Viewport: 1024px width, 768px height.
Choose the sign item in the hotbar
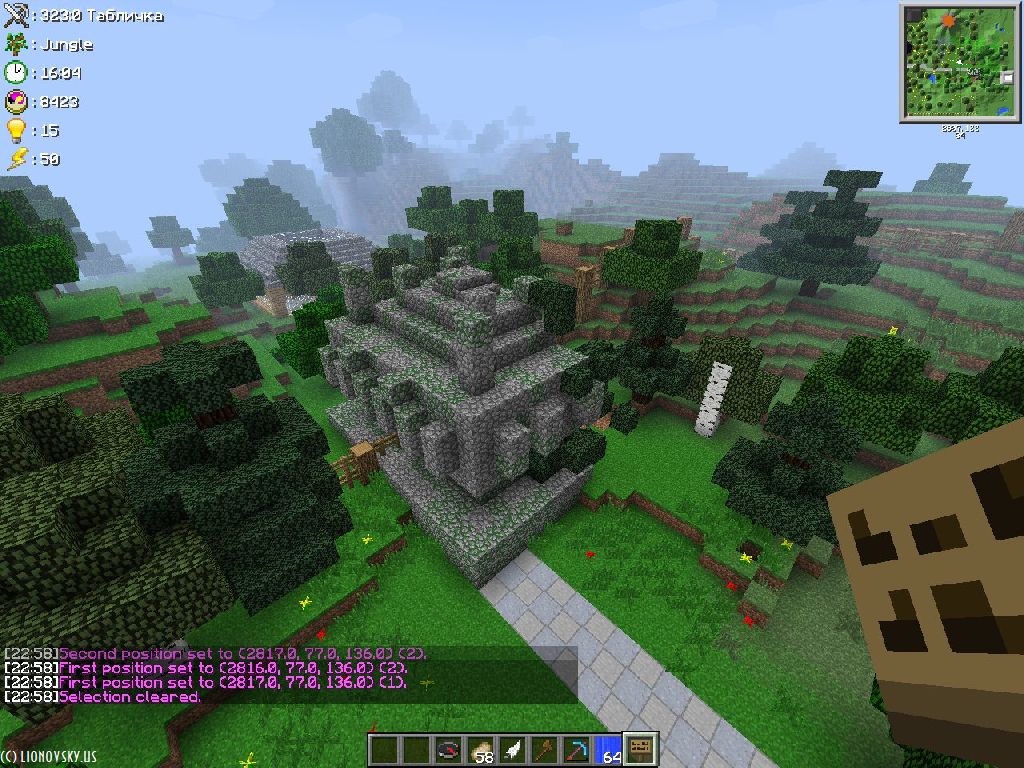pyautogui.click(x=640, y=750)
